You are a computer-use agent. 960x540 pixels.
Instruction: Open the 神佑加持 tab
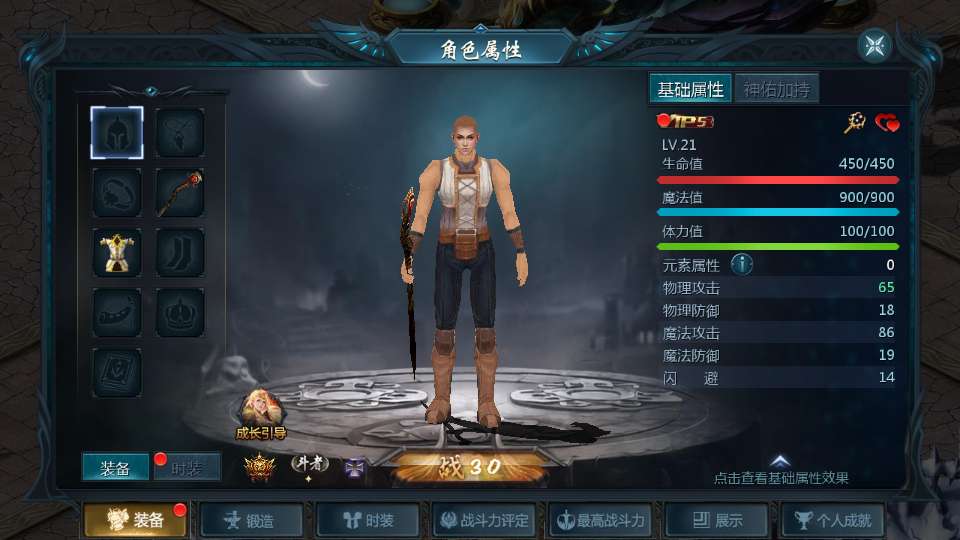[x=776, y=89]
